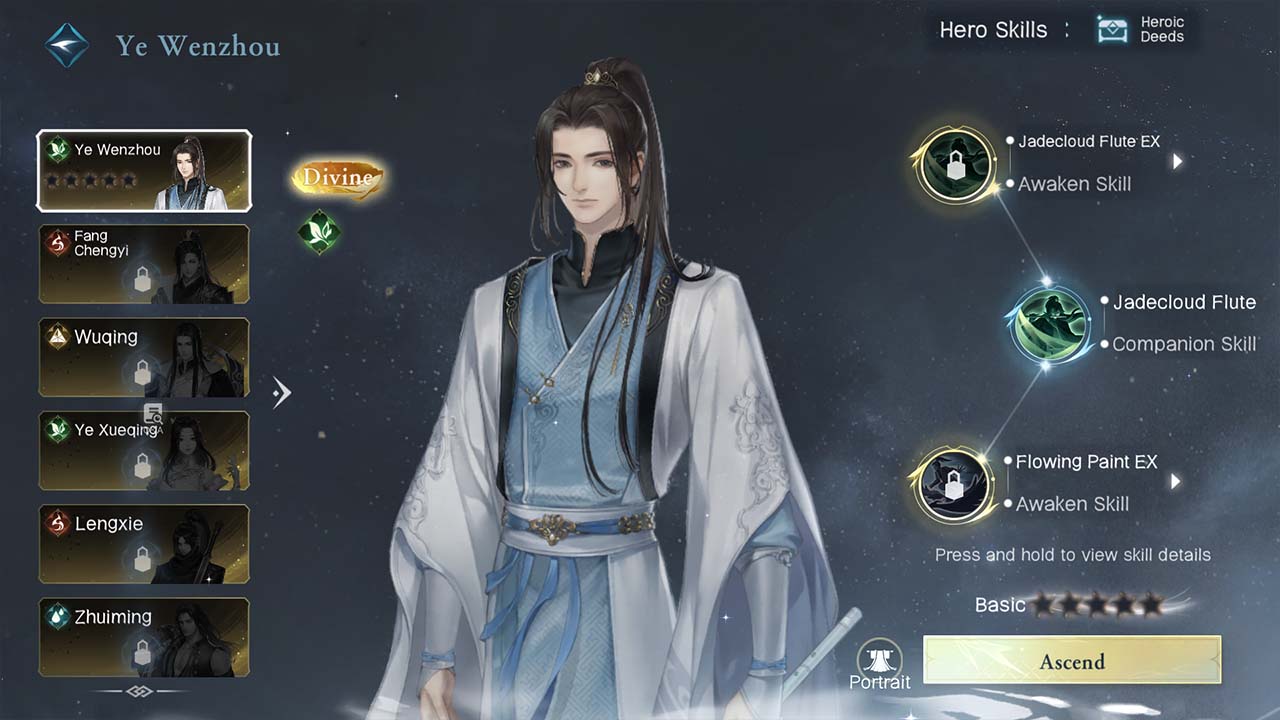Select the Lengxie hero card
Image resolution: width=1280 pixels, height=720 pixels.
coord(144,543)
